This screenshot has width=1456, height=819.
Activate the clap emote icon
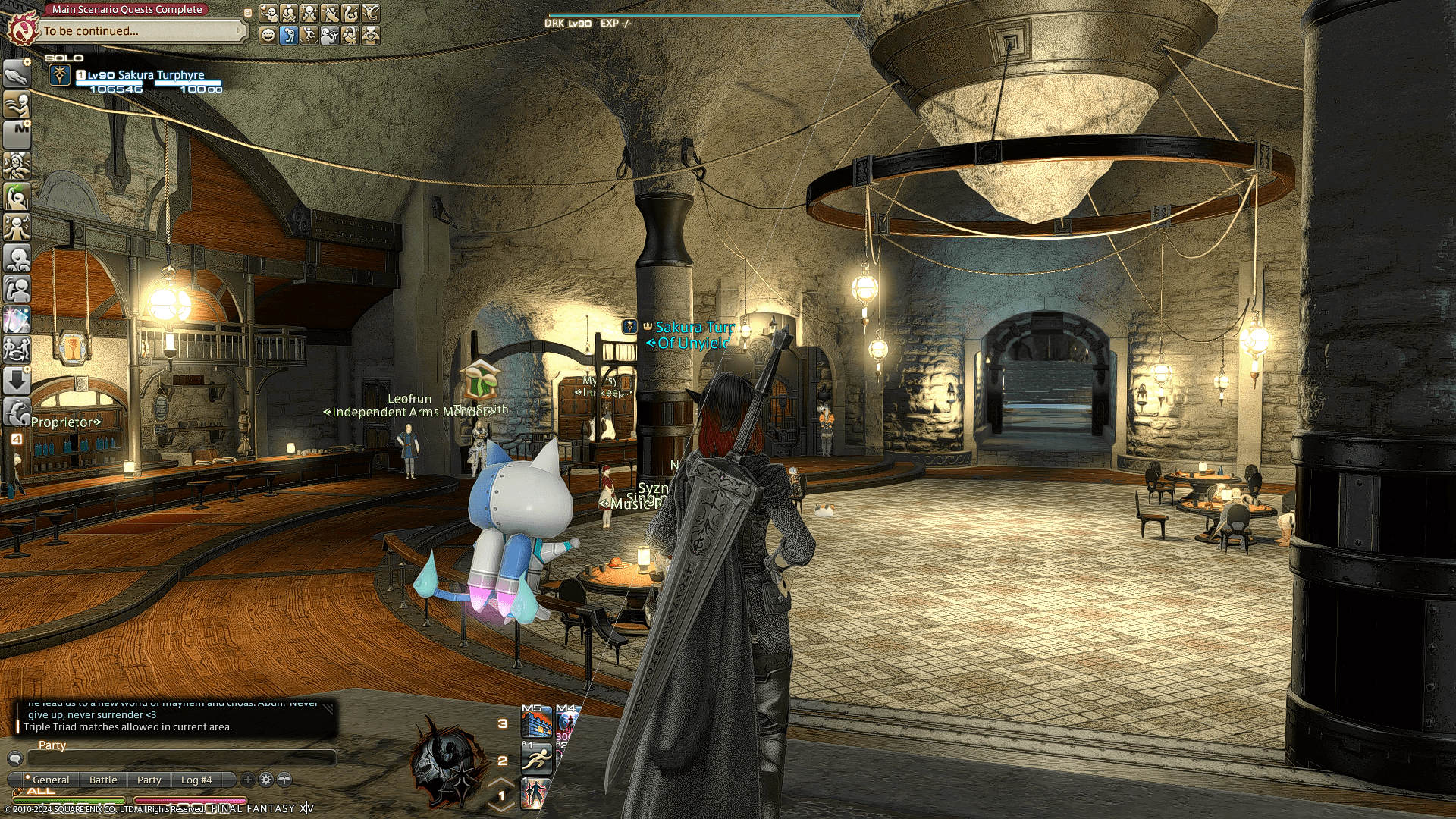pos(330,13)
